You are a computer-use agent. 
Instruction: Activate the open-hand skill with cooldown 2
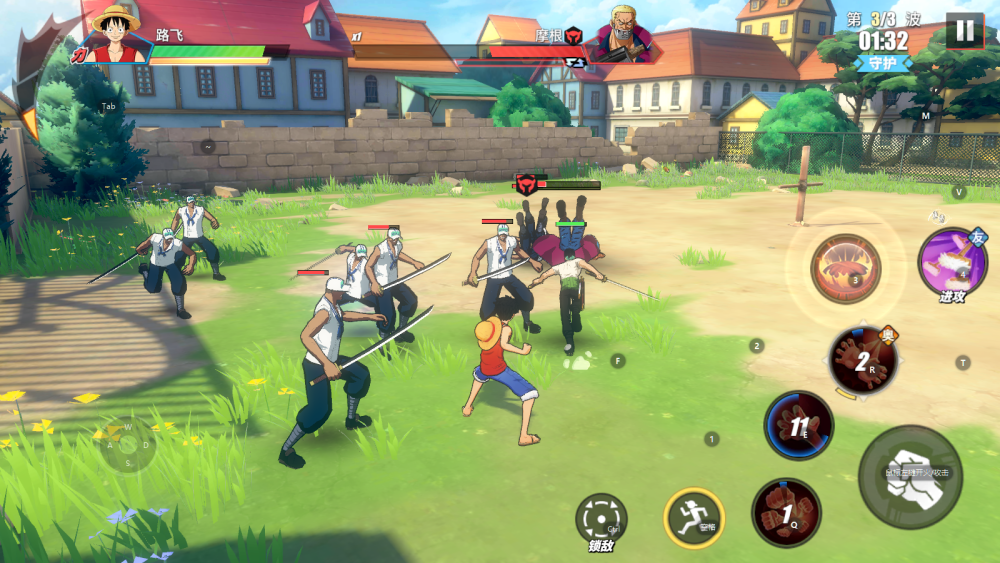pyautogui.click(x=862, y=360)
